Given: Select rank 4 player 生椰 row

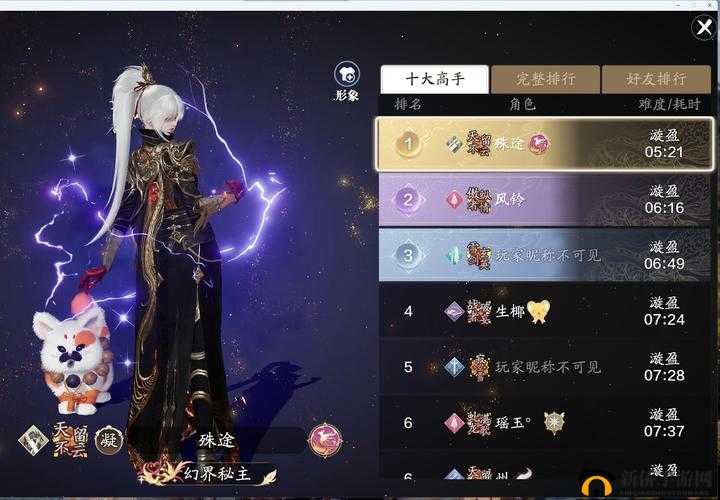Looking at the screenshot, I should [x=544, y=311].
